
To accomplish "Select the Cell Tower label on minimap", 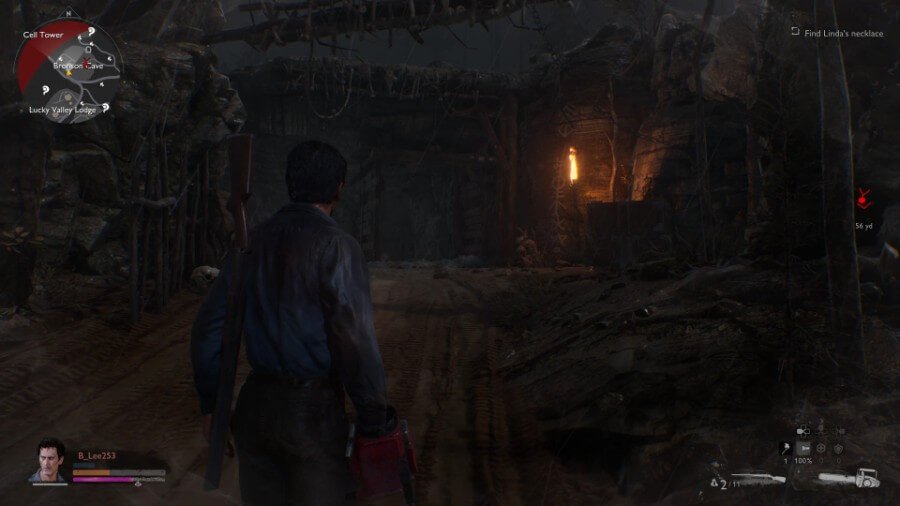I will 44,34.
